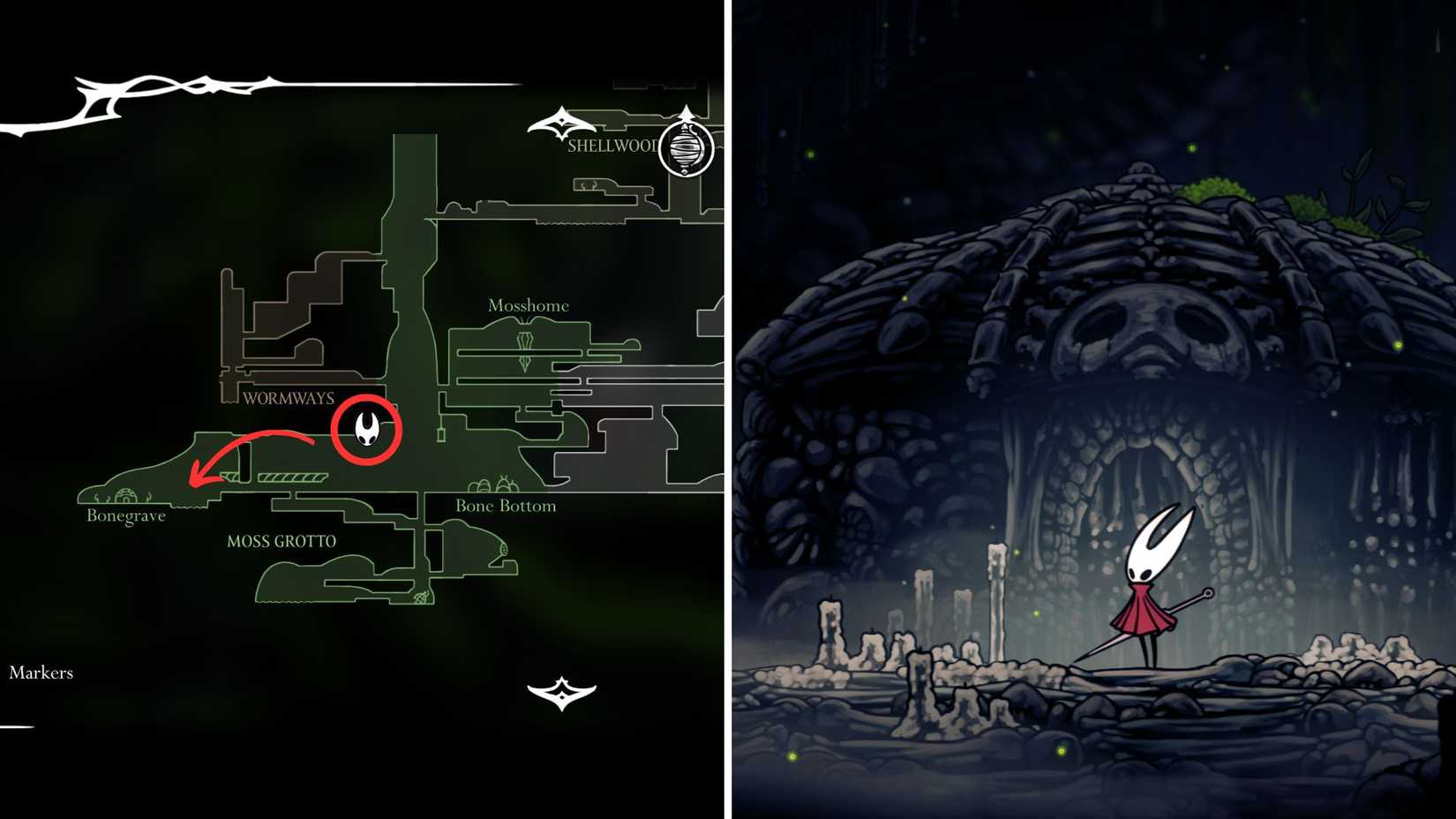Screen dimensions: 1456x819
Task: Open the silk cocoon icon in top-right corner
Action: 685,149
